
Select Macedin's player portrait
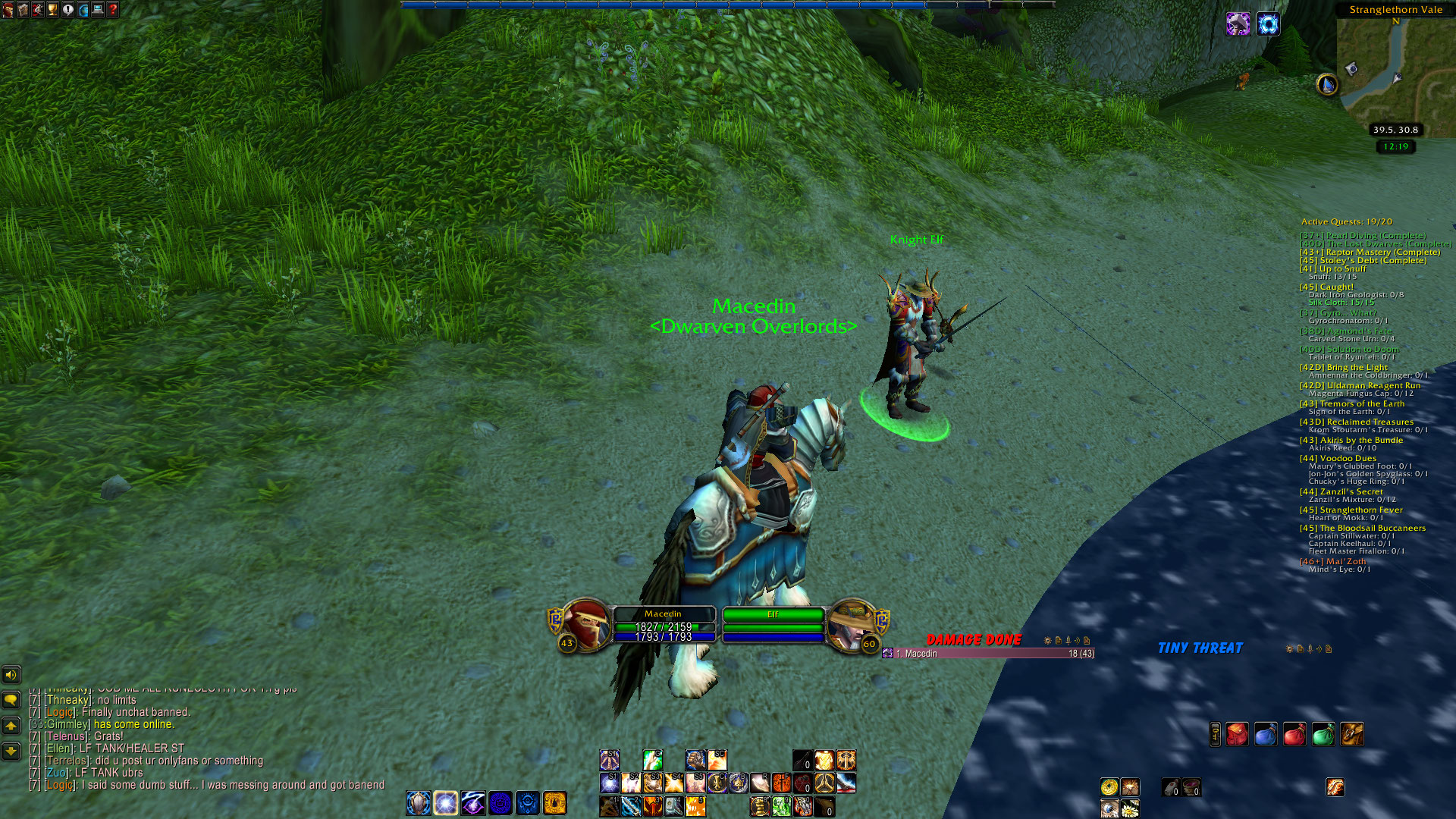coord(585,625)
